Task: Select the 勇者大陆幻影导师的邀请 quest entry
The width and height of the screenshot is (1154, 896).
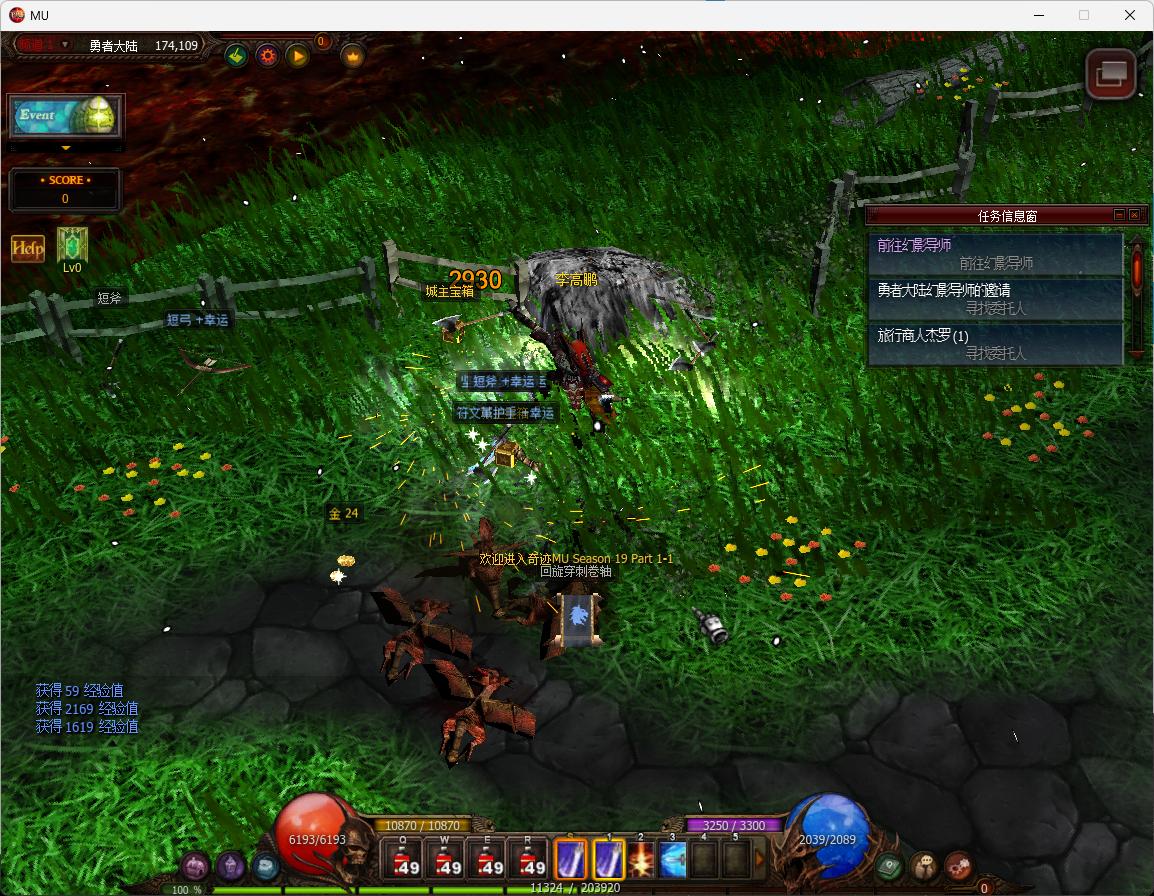Action: pyautogui.click(x=995, y=299)
